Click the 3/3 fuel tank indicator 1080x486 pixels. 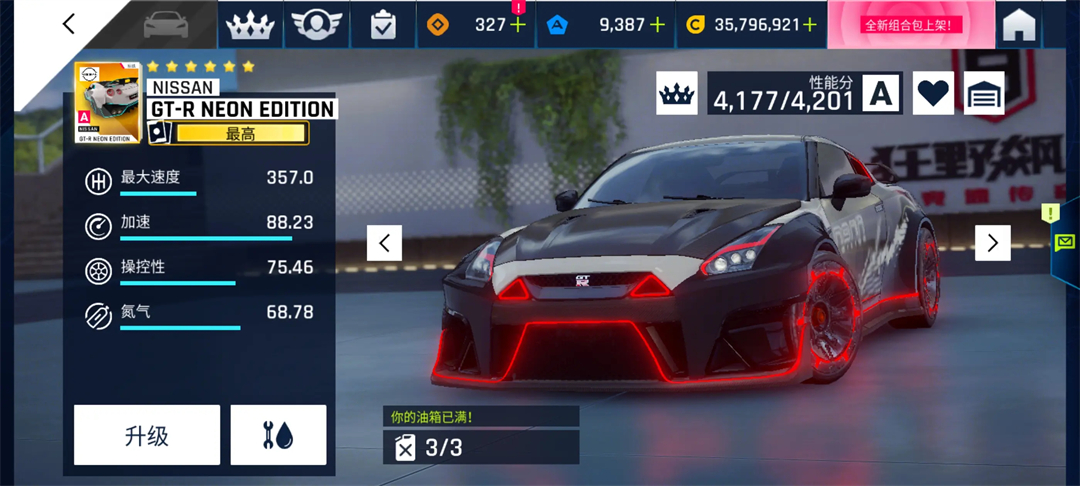(480, 447)
